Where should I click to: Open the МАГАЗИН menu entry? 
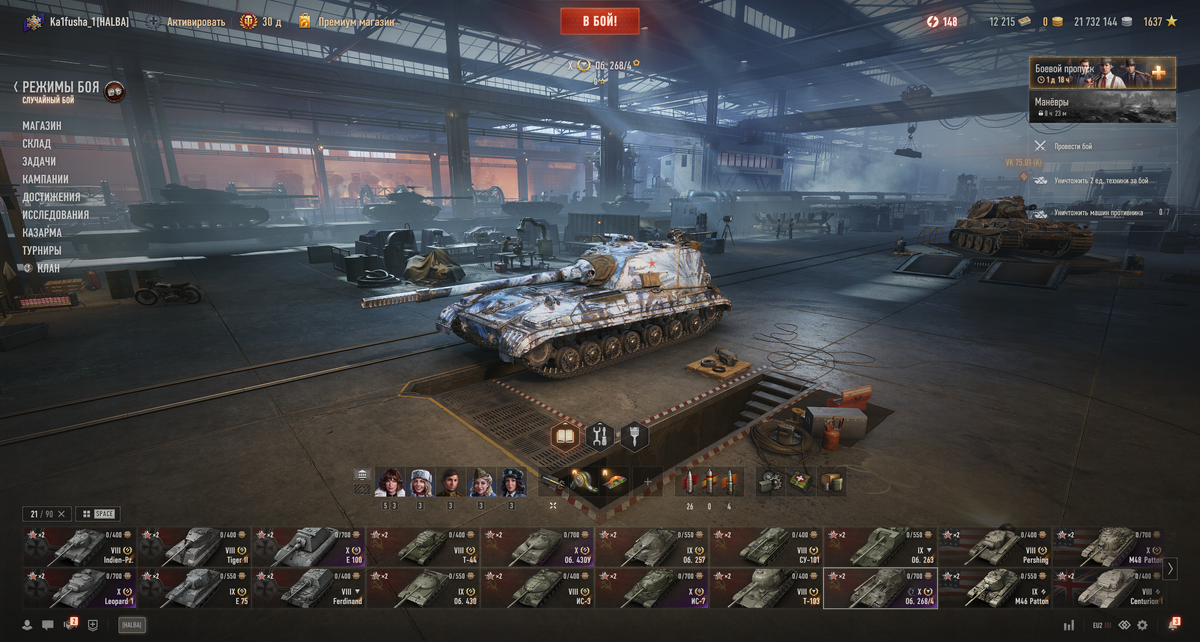(x=42, y=126)
